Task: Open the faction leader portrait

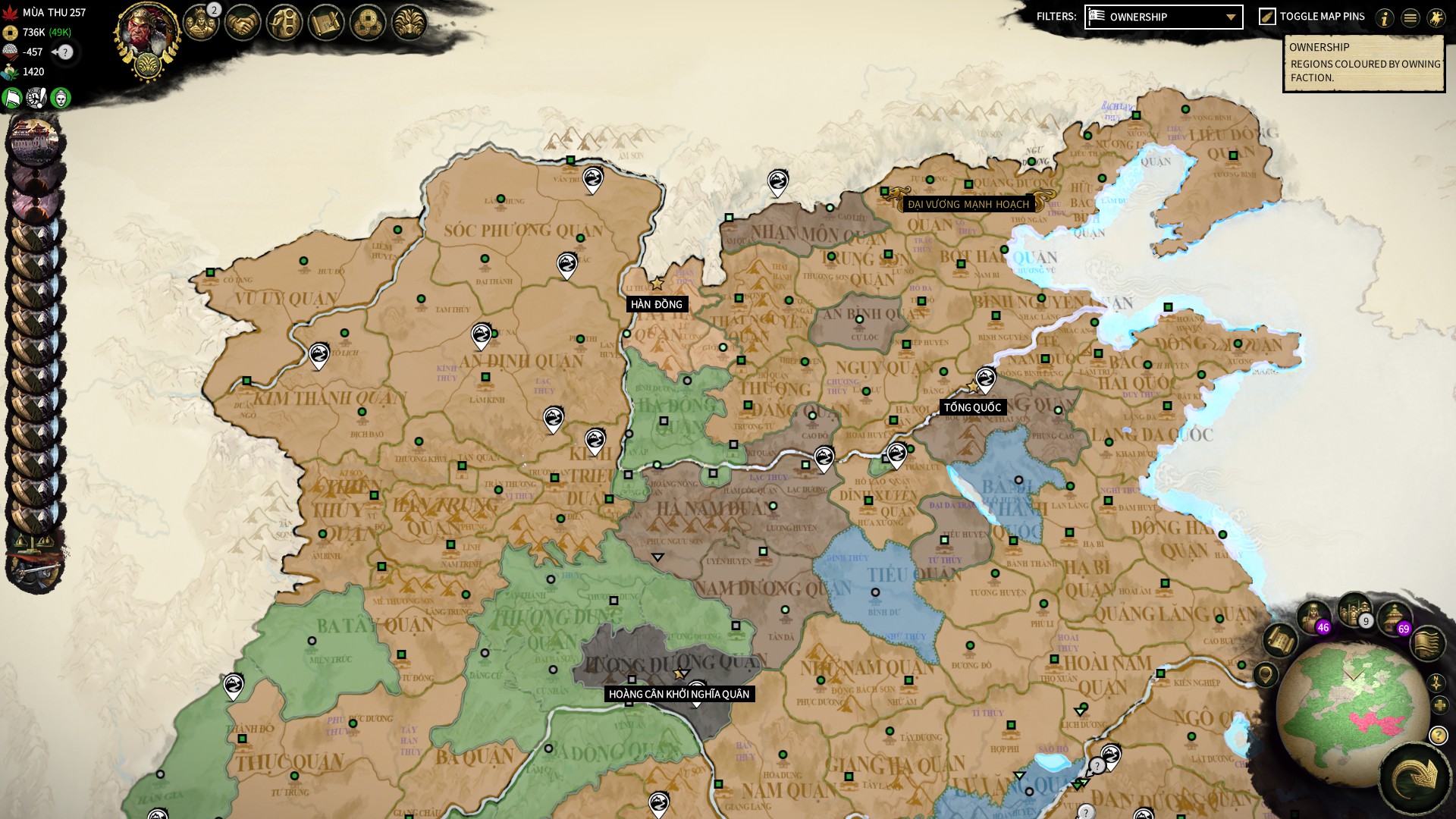Action: click(x=147, y=34)
